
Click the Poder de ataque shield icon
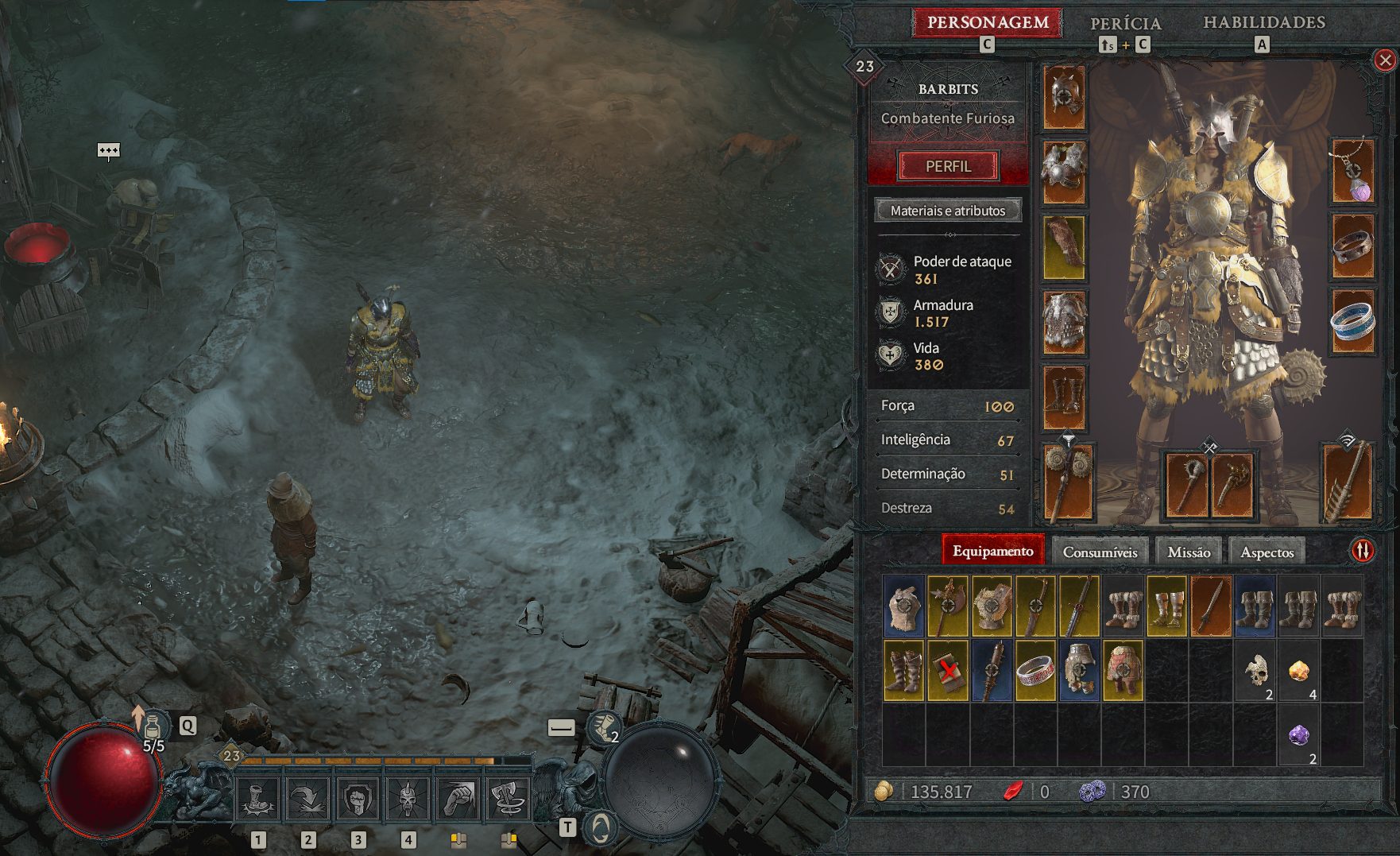point(891,269)
